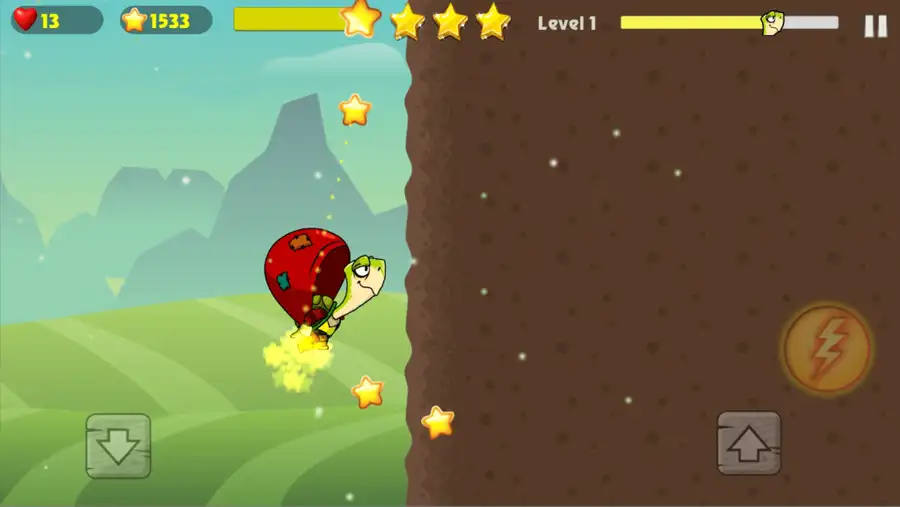Activate the lightning bolt boost

pyautogui.click(x=827, y=349)
